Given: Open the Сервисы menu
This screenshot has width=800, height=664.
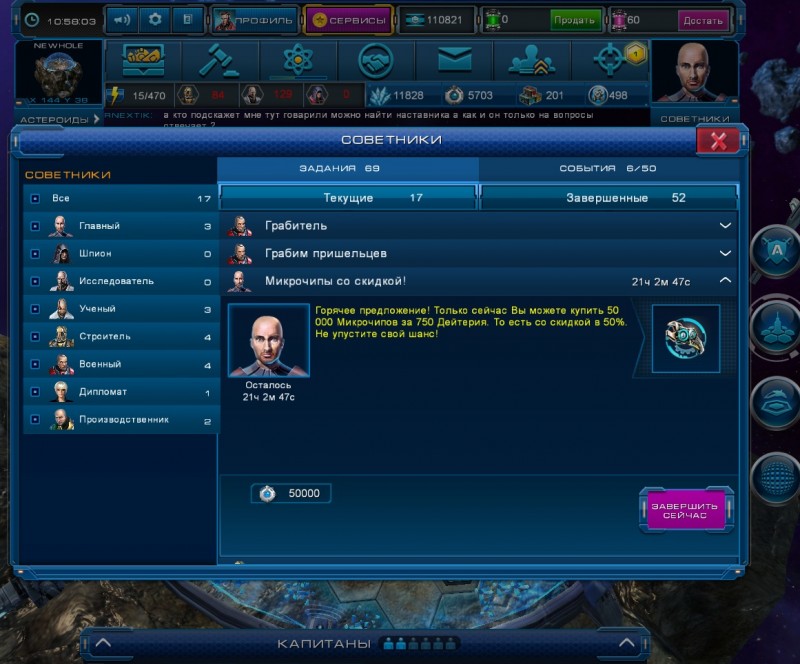Looking at the screenshot, I should tap(347, 20).
